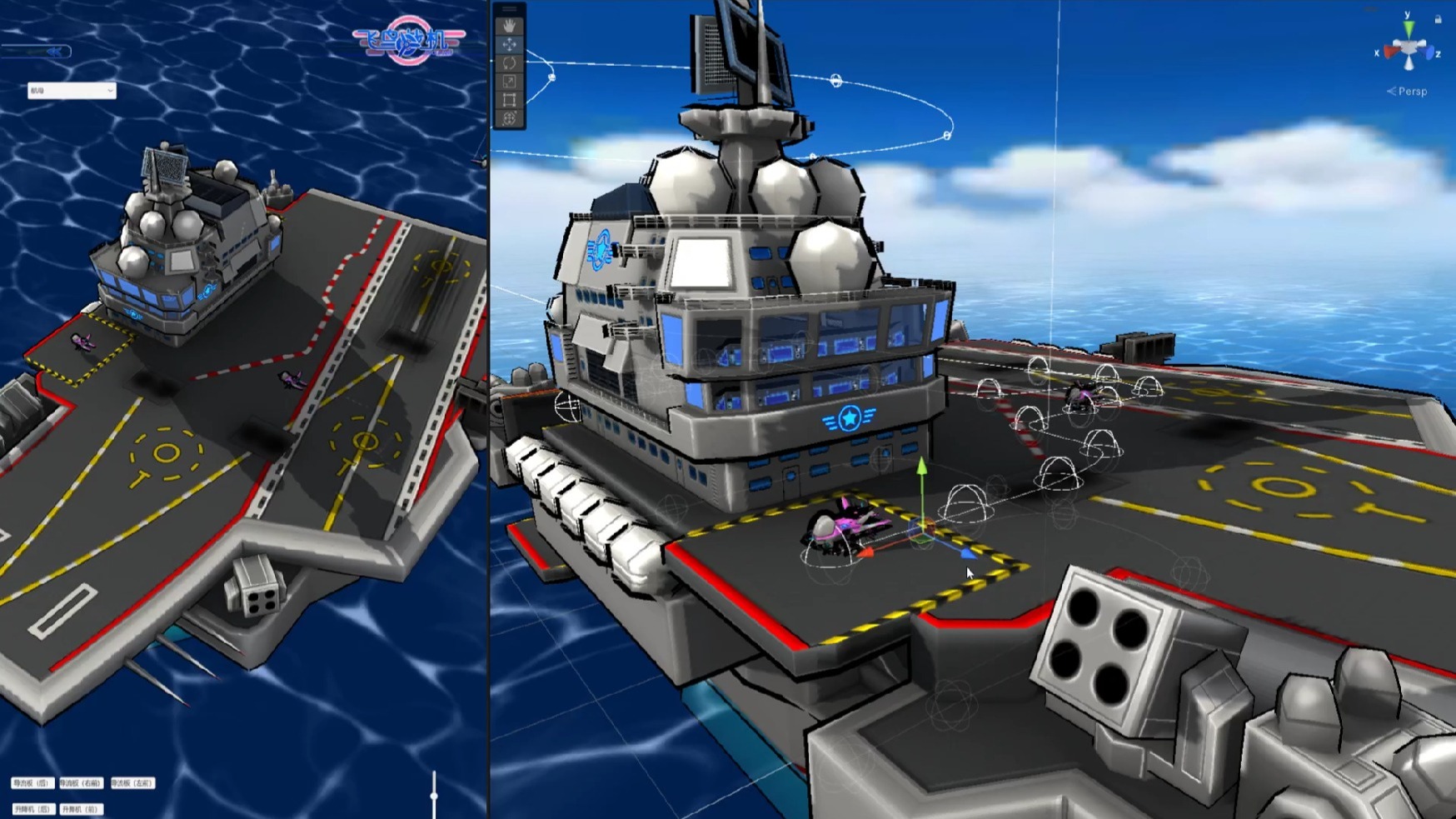Click the collapse arrow tab with blue chevrons
This screenshot has width=1456, height=819.
point(55,52)
